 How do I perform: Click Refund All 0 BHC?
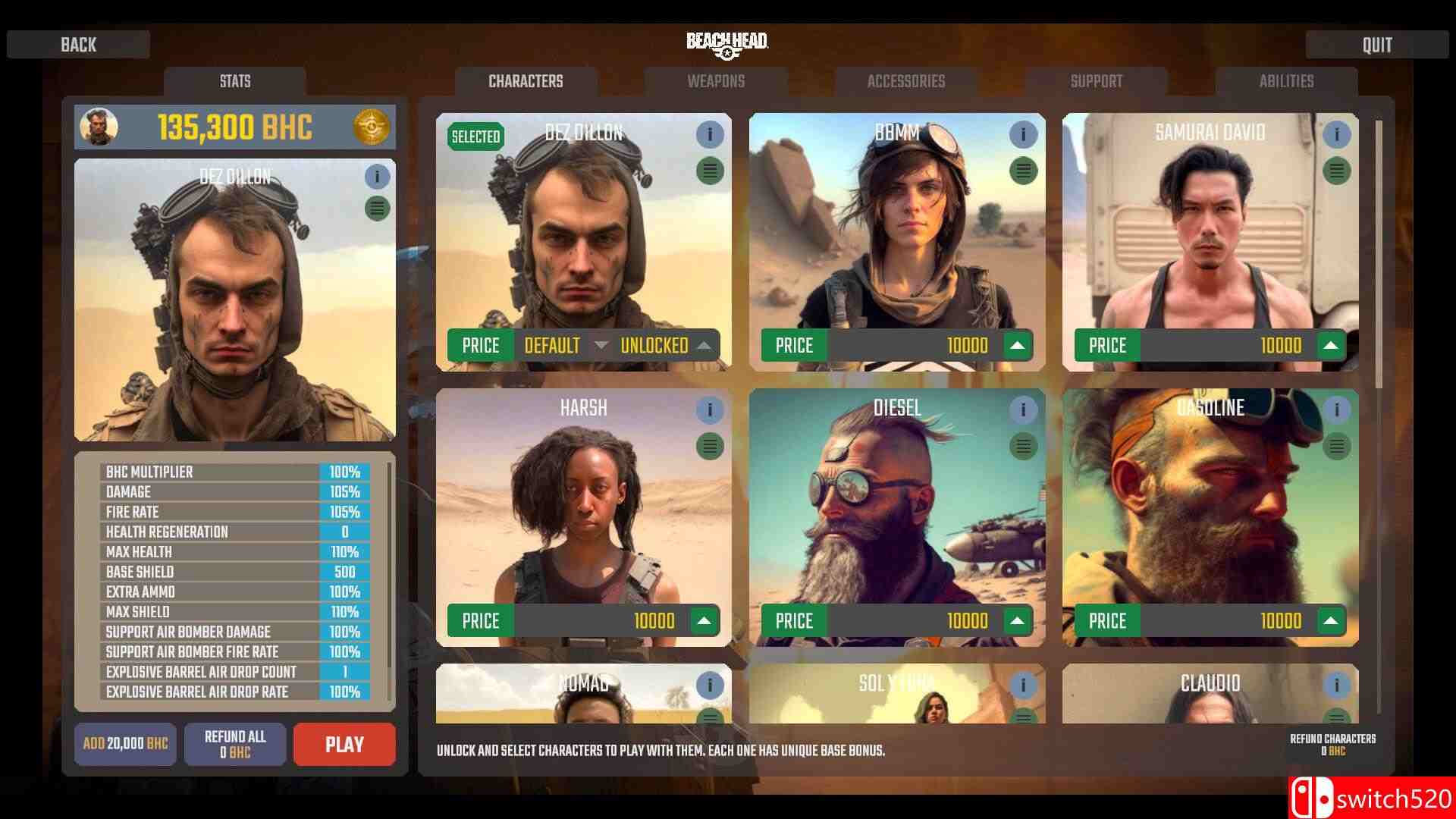click(x=235, y=744)
